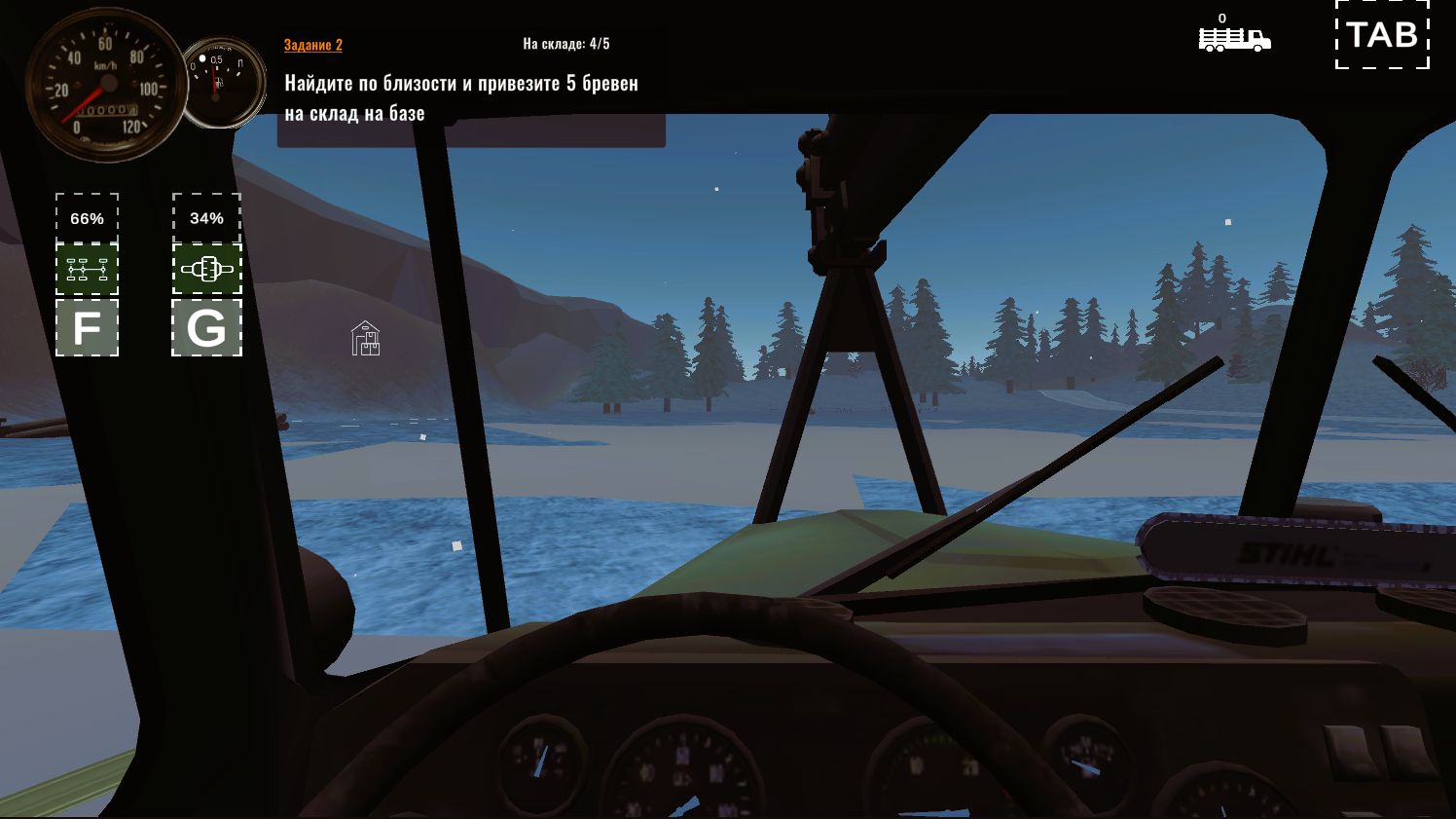Click the mission text about delivering logs

click(462, 97)
